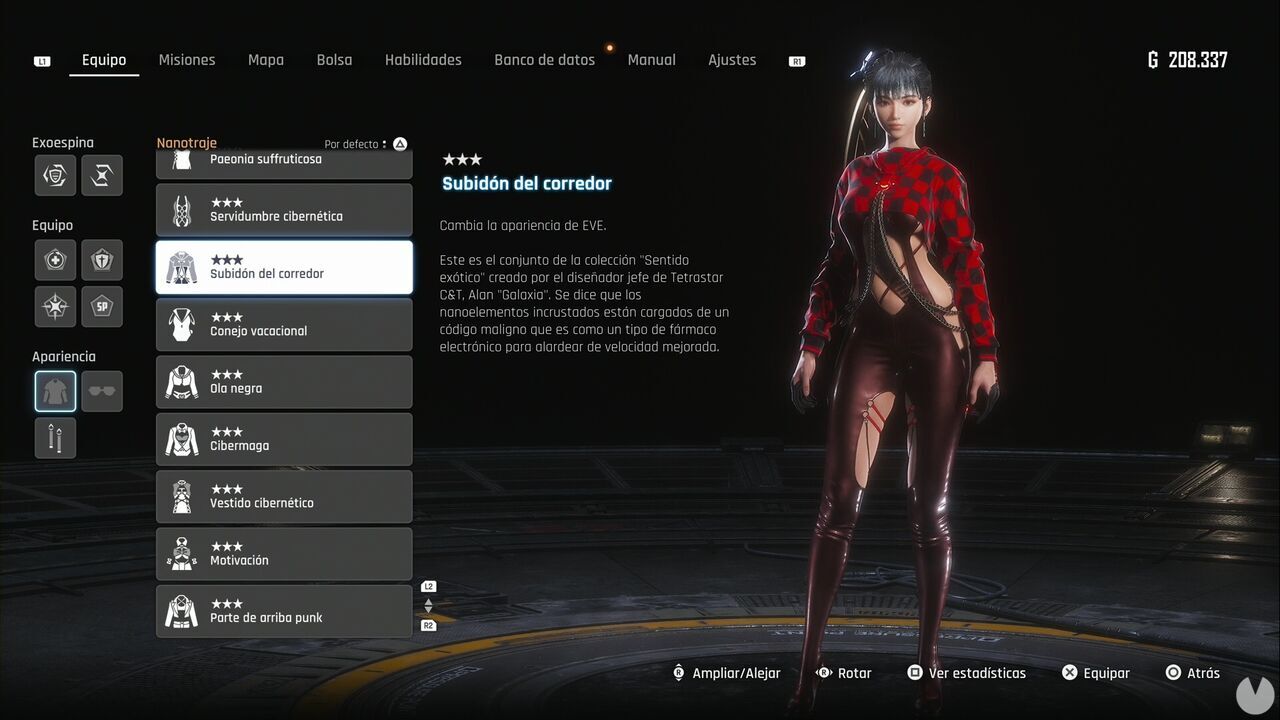Select the second Exoespina slot
The image size is (1280, 720).
tap(102, 176)
